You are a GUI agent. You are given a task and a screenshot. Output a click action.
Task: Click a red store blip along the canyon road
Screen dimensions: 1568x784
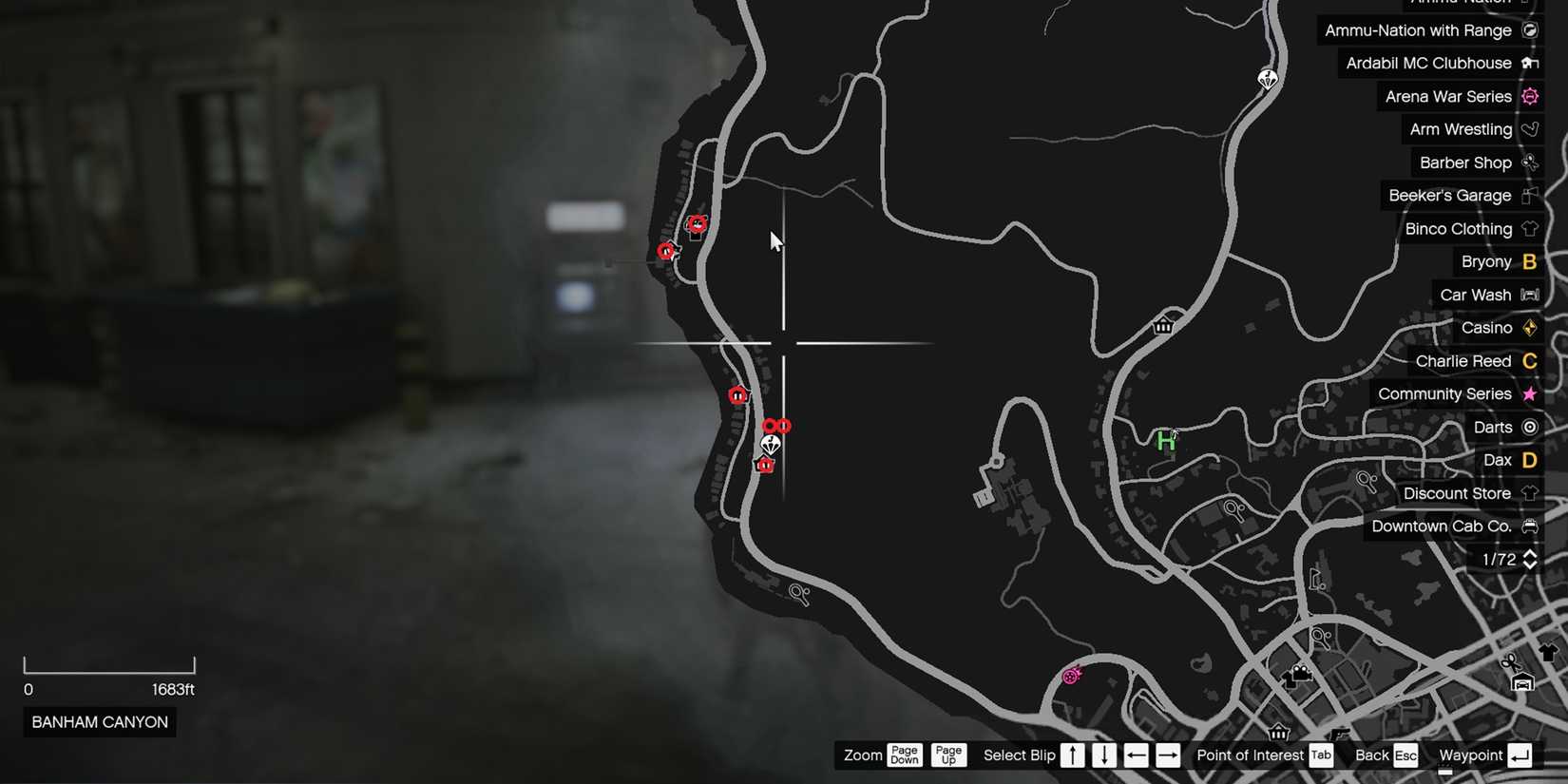pos(738,394)
